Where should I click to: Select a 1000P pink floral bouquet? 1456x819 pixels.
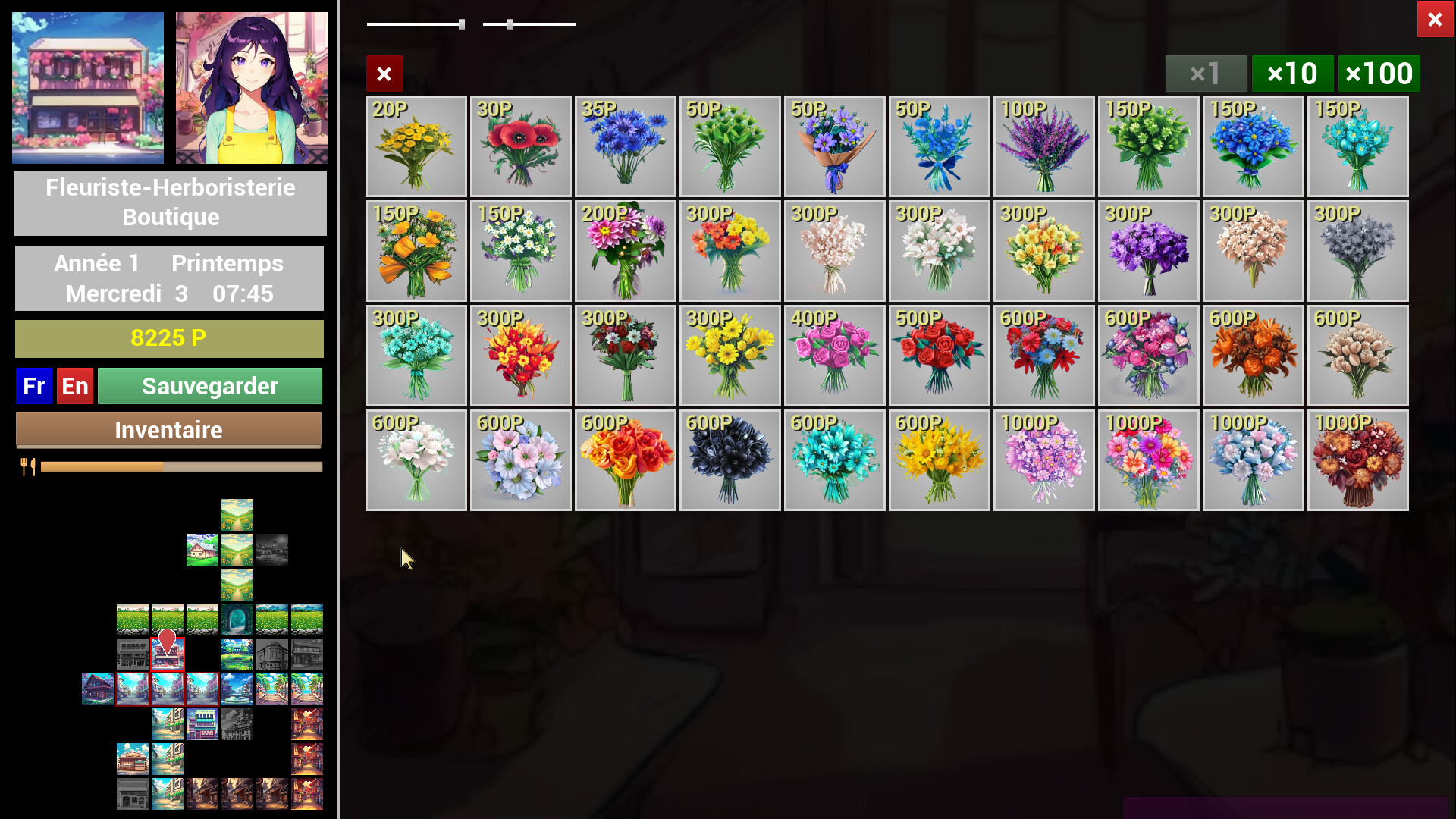(1044, 460)
